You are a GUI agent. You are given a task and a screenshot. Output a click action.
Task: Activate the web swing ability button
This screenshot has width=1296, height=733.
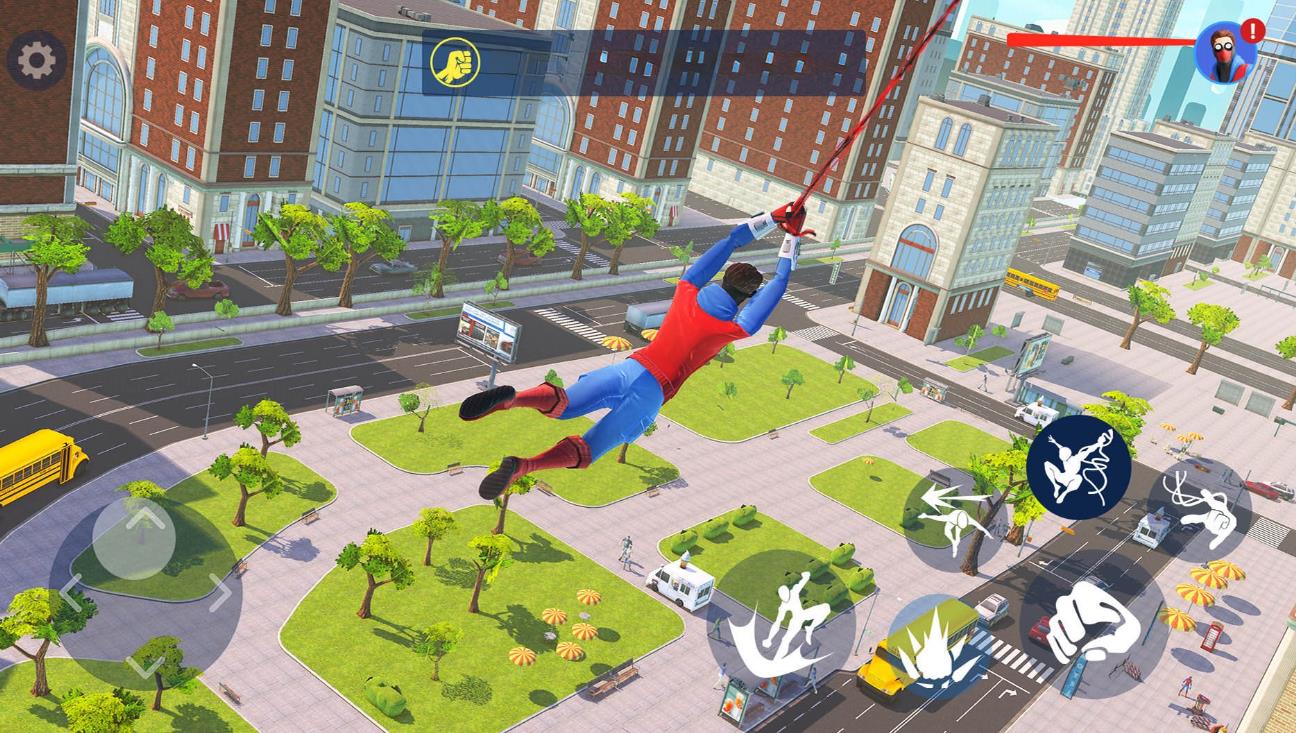pos(1078,467)
